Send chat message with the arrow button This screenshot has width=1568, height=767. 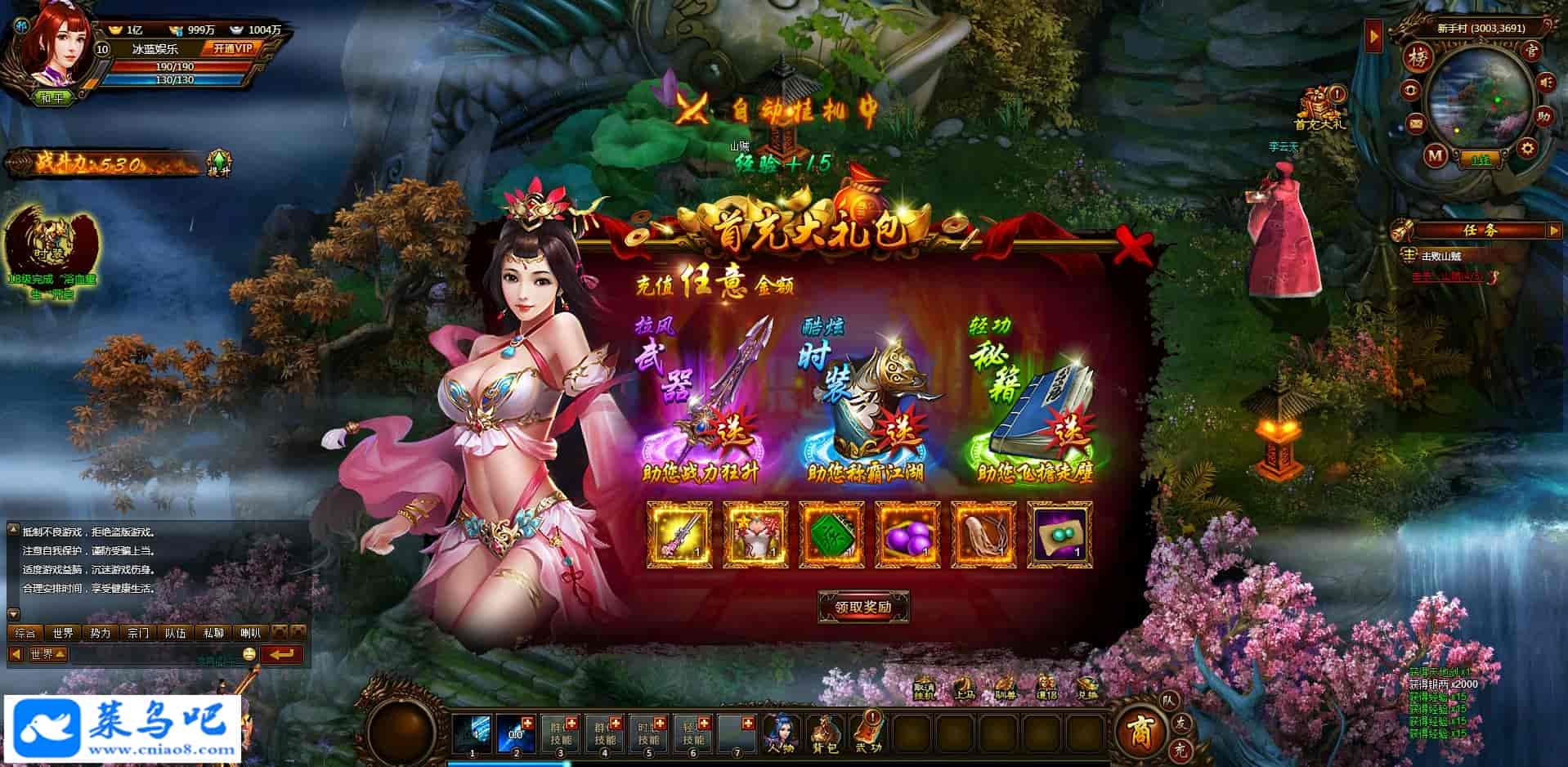coord(282,654)
